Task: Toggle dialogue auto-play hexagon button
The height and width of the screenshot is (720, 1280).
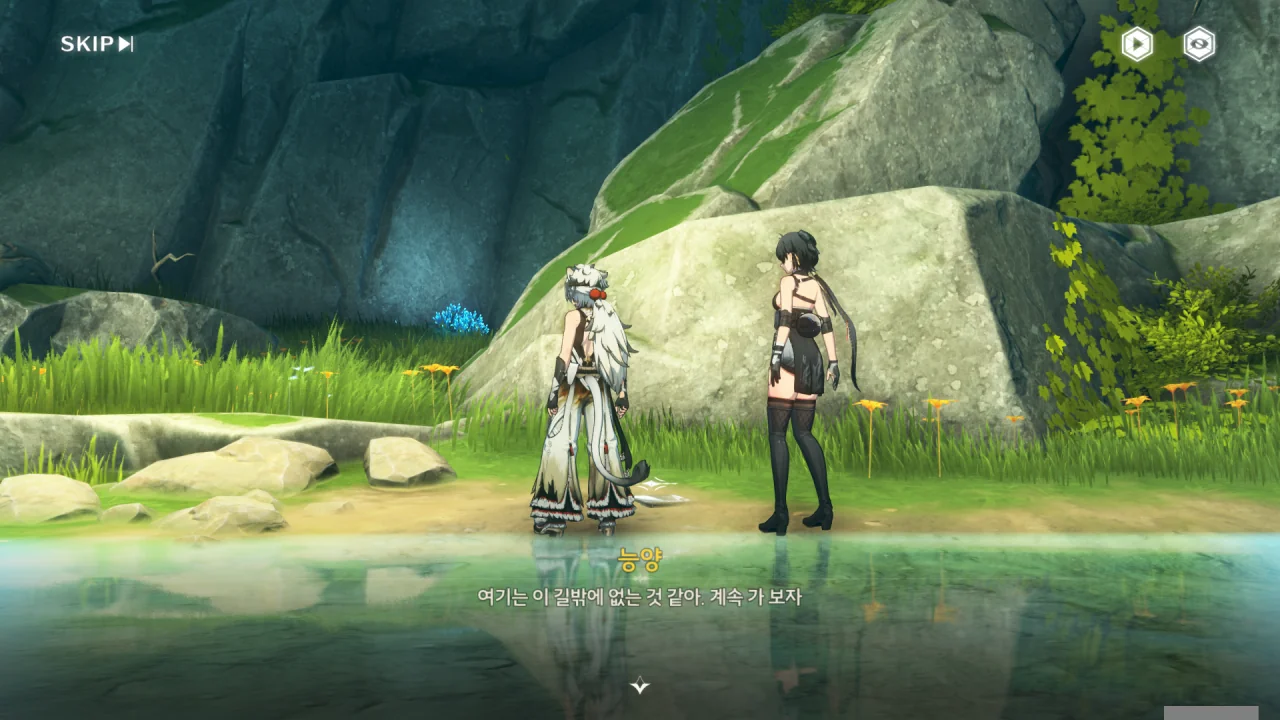Action: [x=1137, y=44]
